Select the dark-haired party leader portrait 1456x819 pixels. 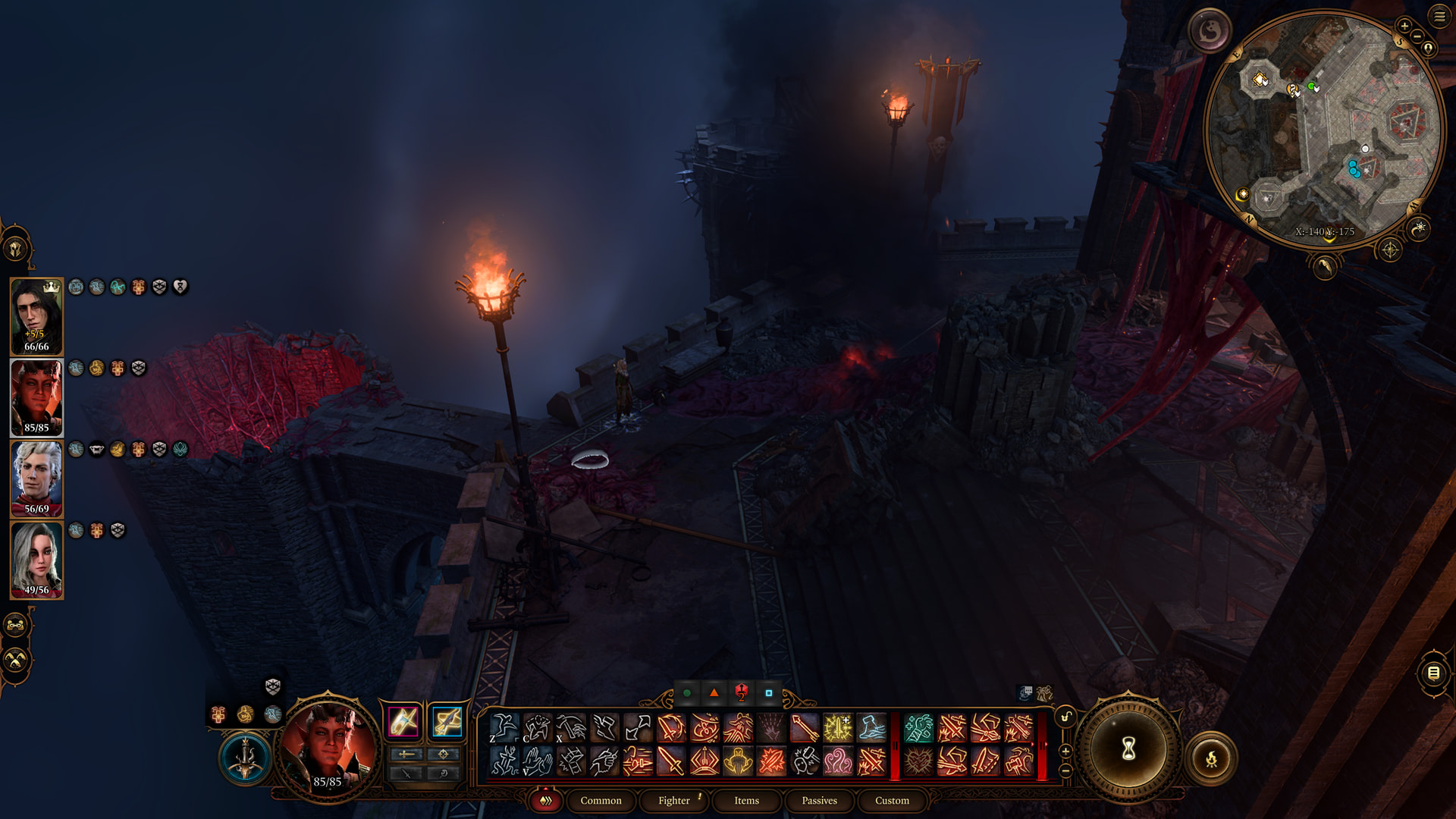36,316
